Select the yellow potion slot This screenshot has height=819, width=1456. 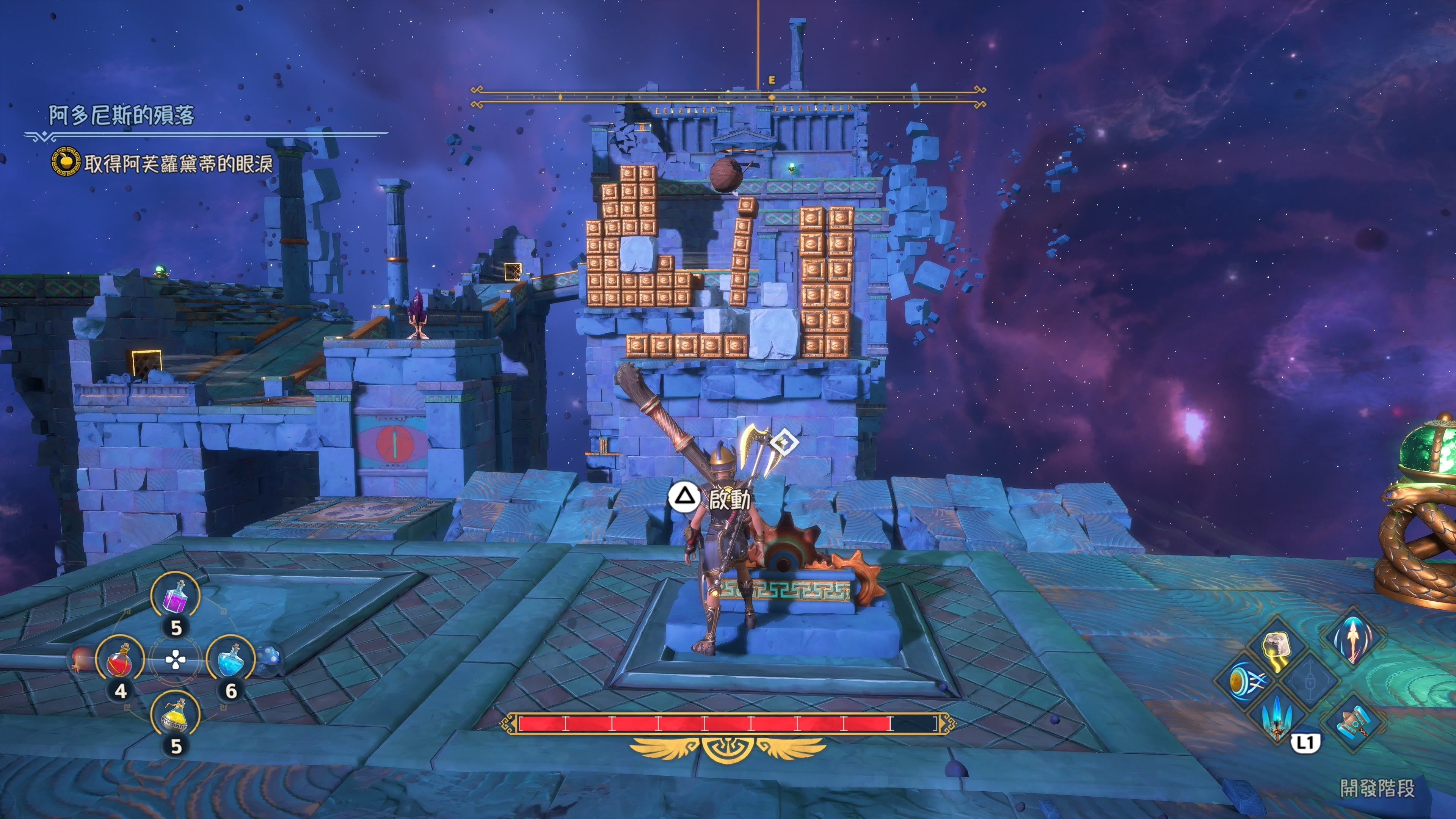(x=175, y=716)
